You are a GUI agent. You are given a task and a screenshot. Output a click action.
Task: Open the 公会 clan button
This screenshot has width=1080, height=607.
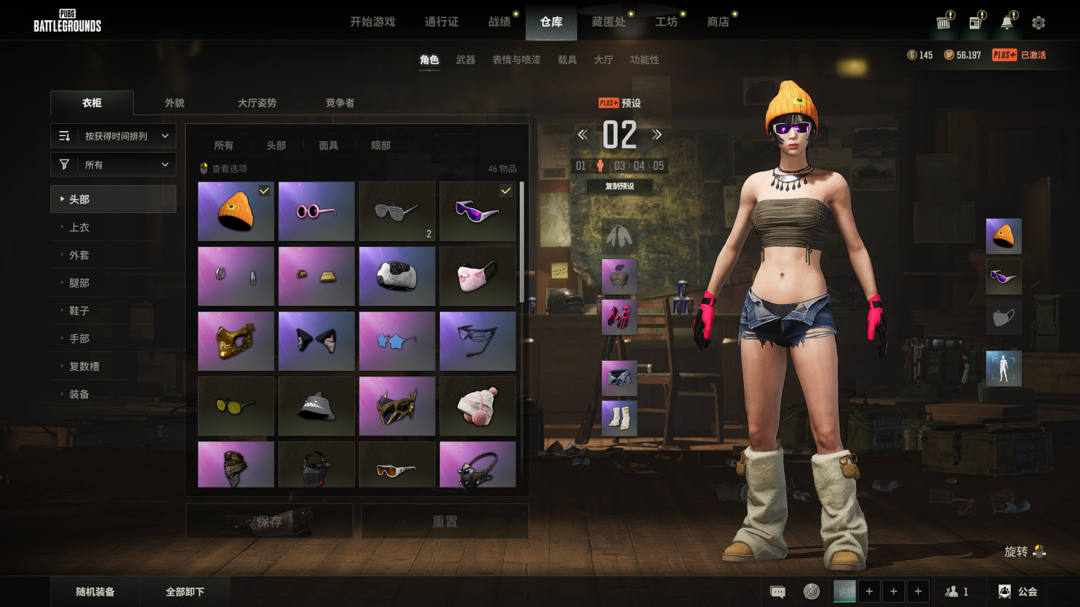[1018, 592]
